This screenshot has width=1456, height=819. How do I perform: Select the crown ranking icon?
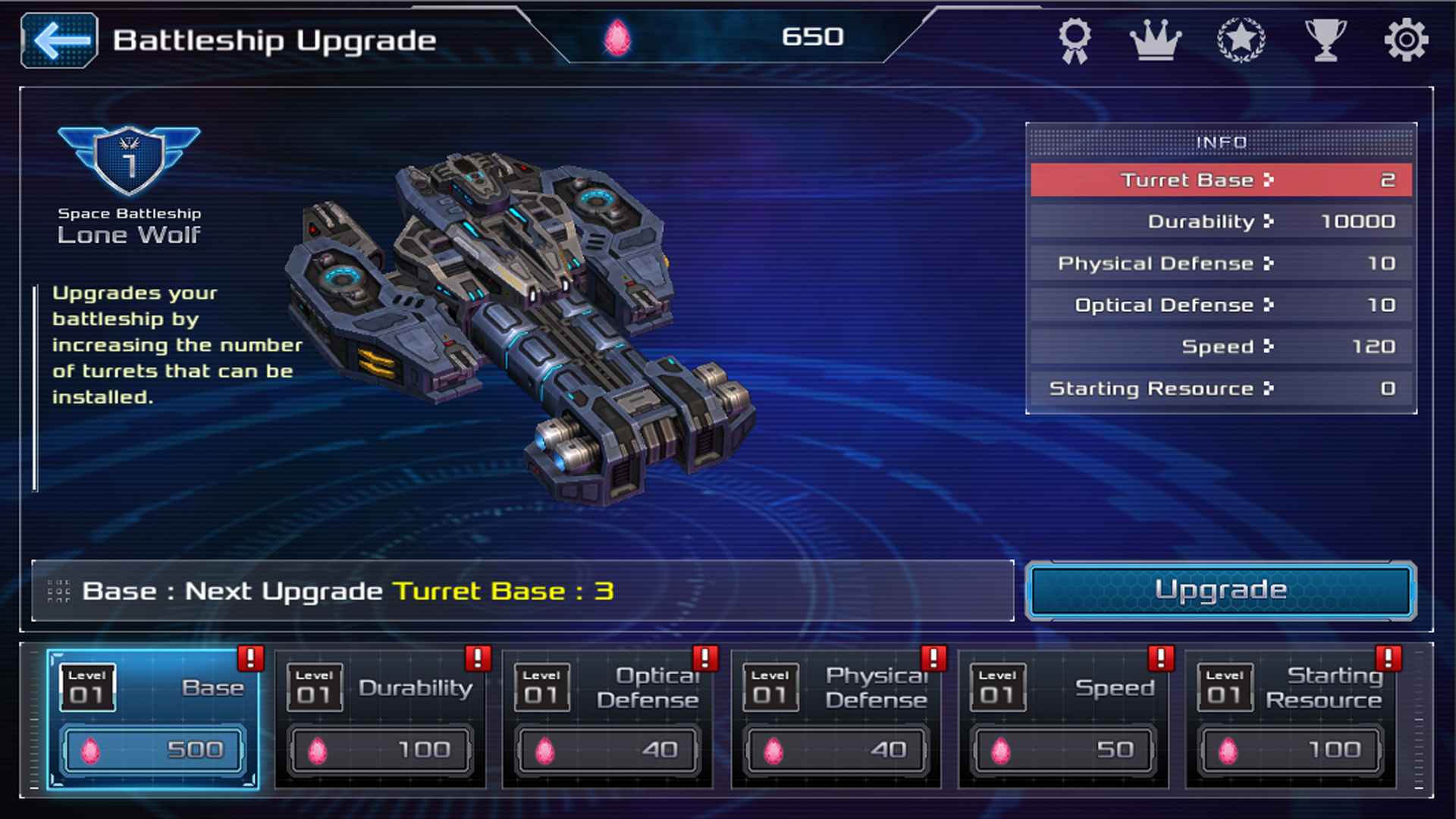(x=1156, y=39)
